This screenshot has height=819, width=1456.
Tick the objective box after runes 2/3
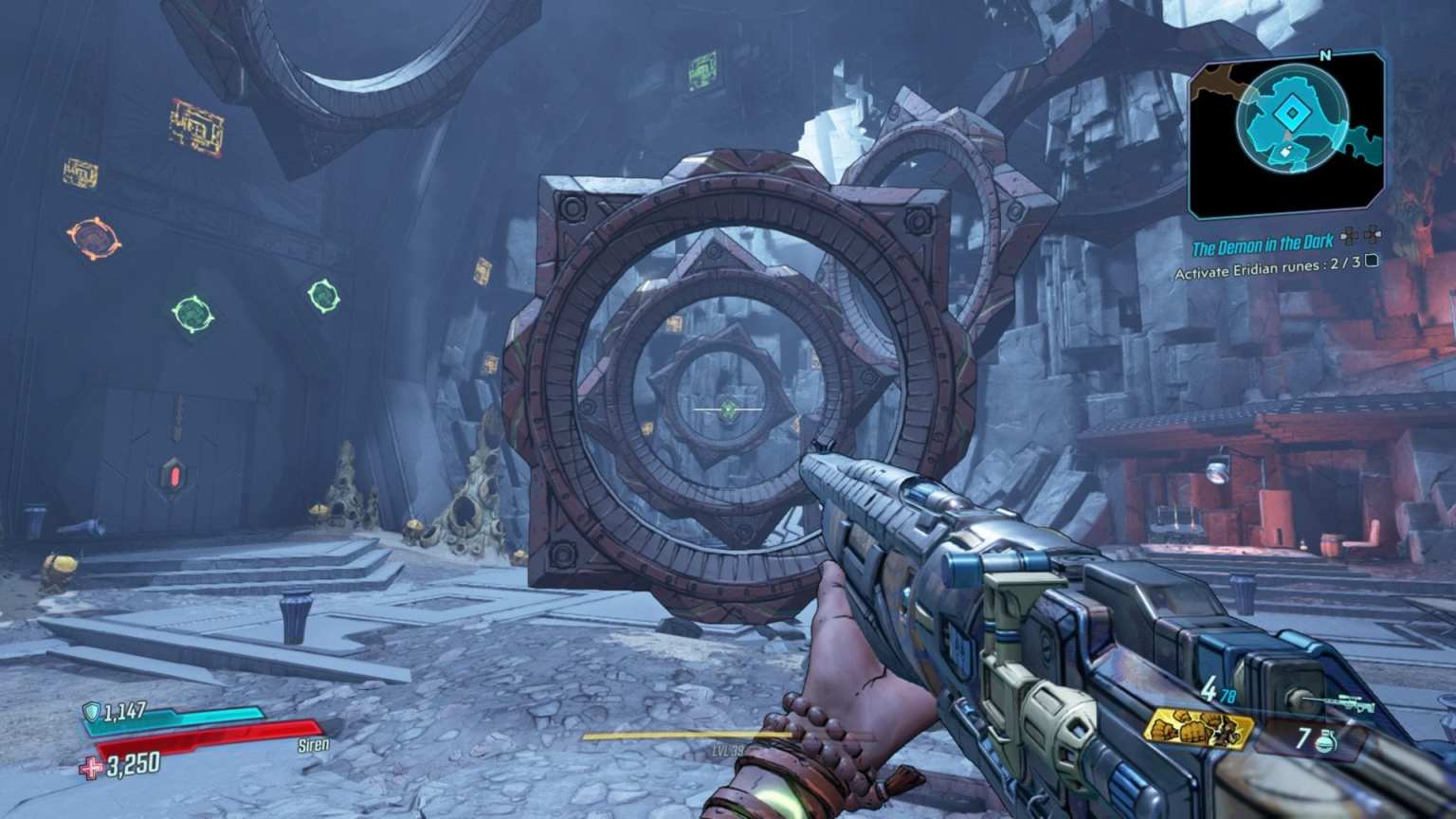(1372, 263)
